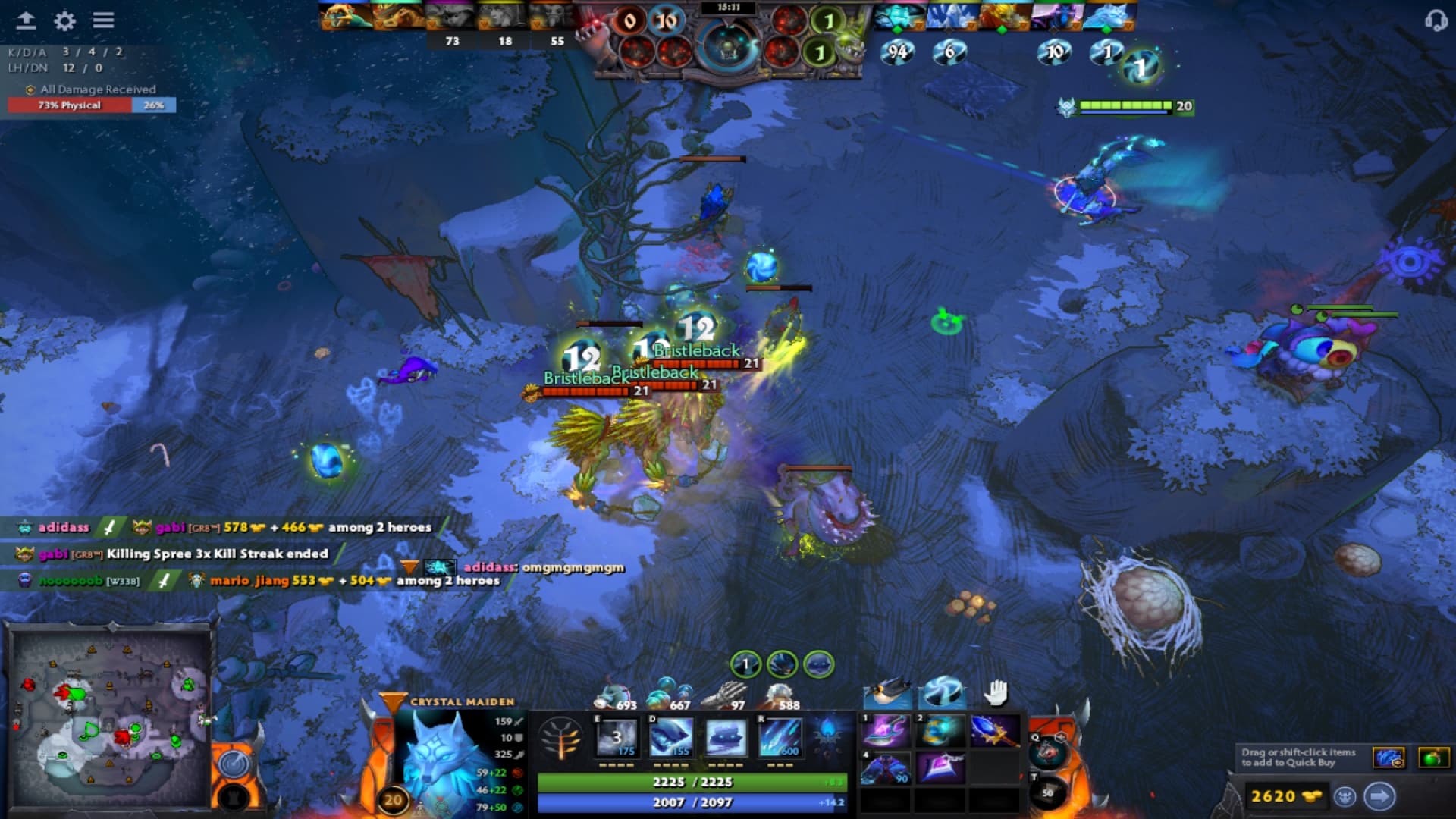1456x819 pixels.
Task: Select the Frostbite ability icon
Action: point(670,737)
